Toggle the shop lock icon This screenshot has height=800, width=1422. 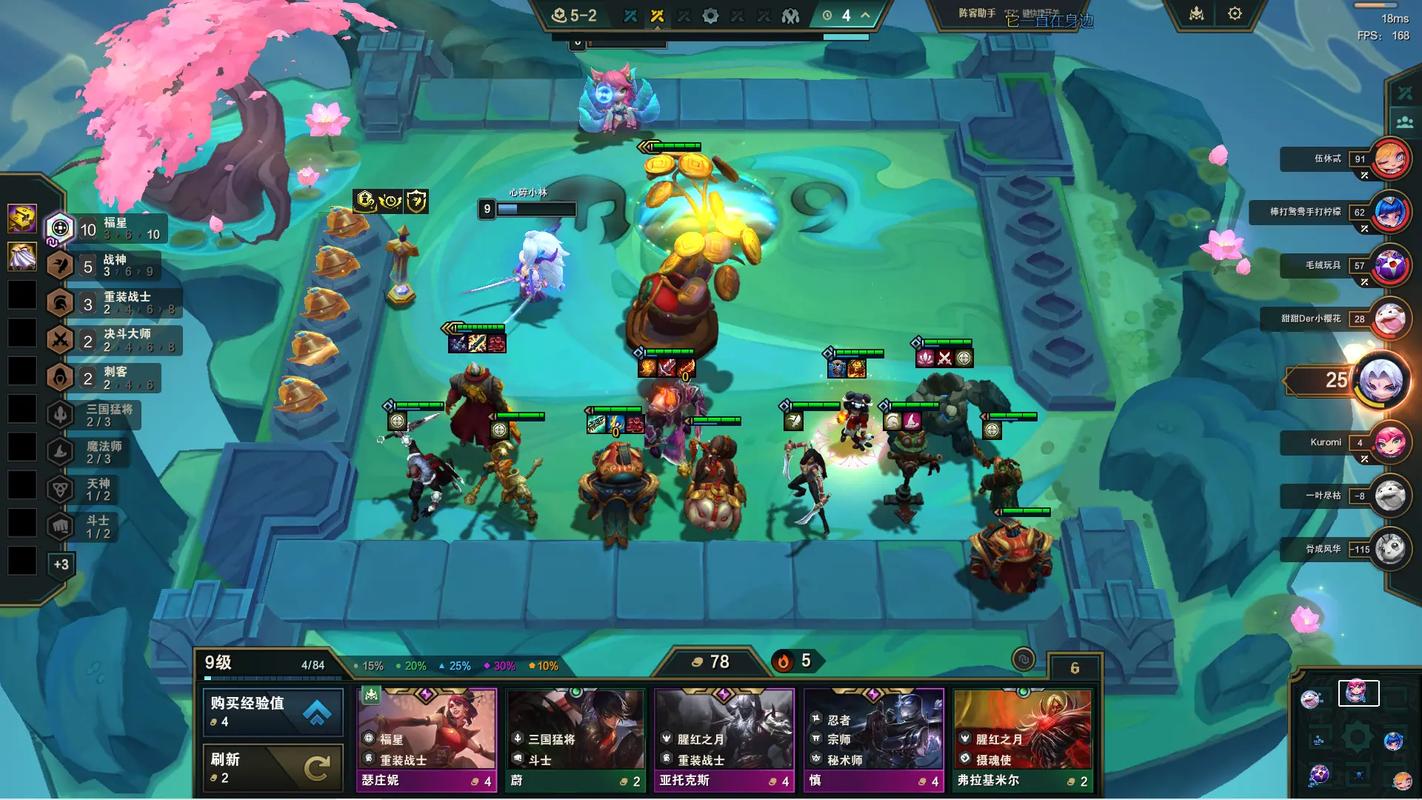(1022, 660)
